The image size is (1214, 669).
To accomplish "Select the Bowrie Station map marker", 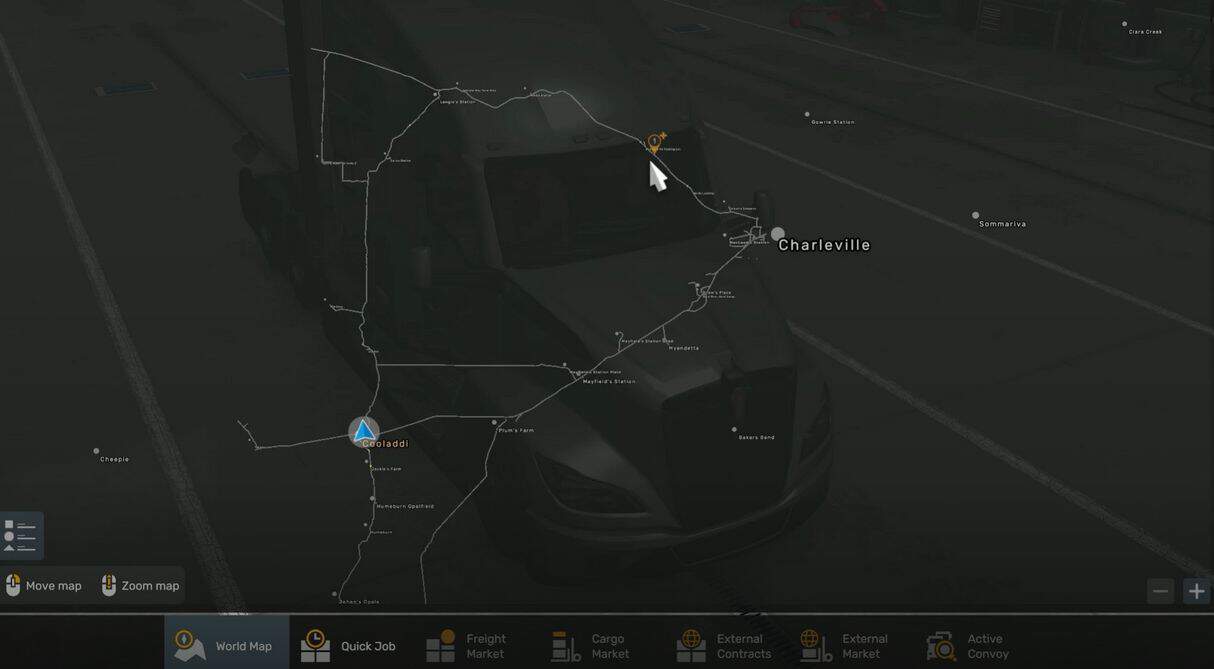I will [x=808, y=114].
